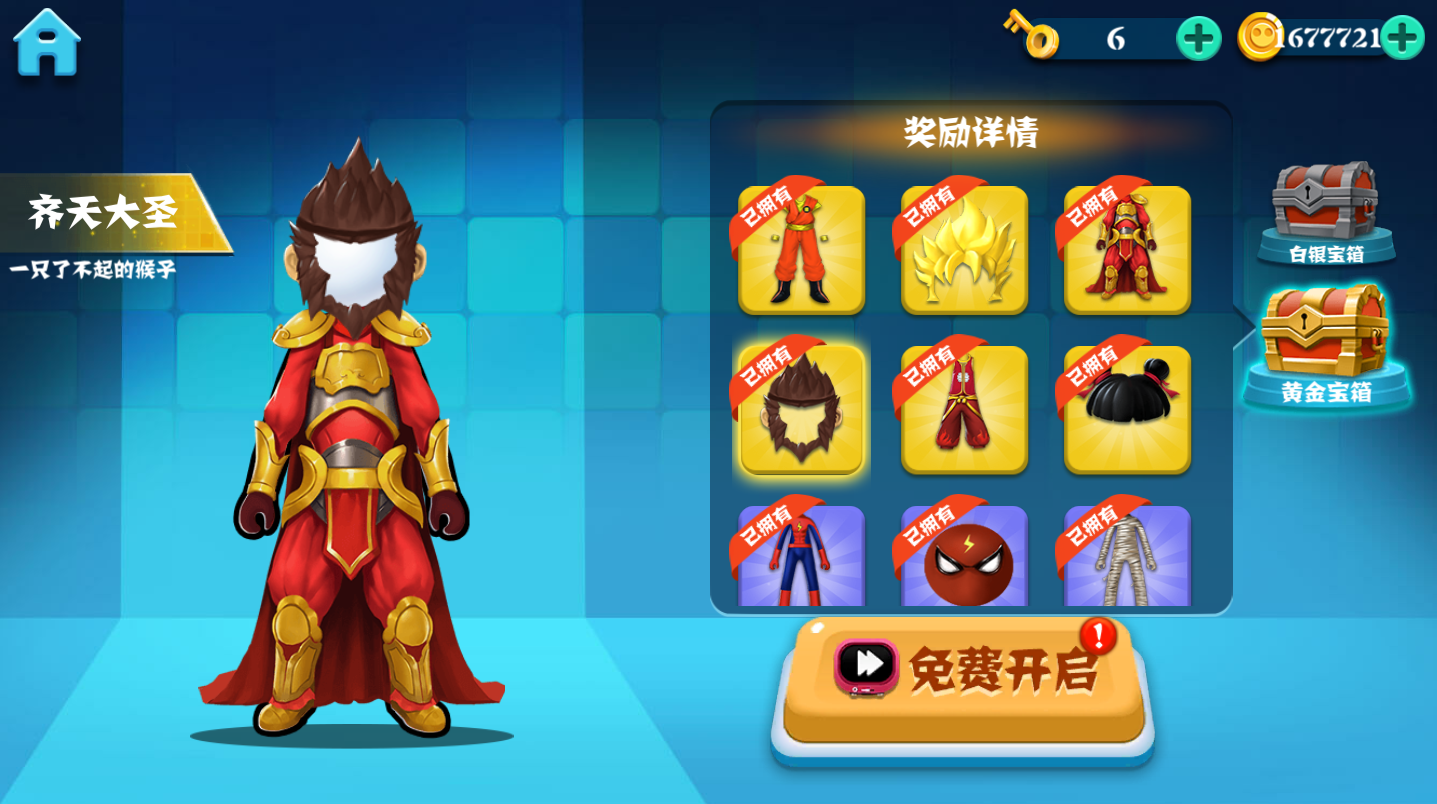Select the black hat reward
This screenshot has height=804, width=1437.
point(1126,408)
